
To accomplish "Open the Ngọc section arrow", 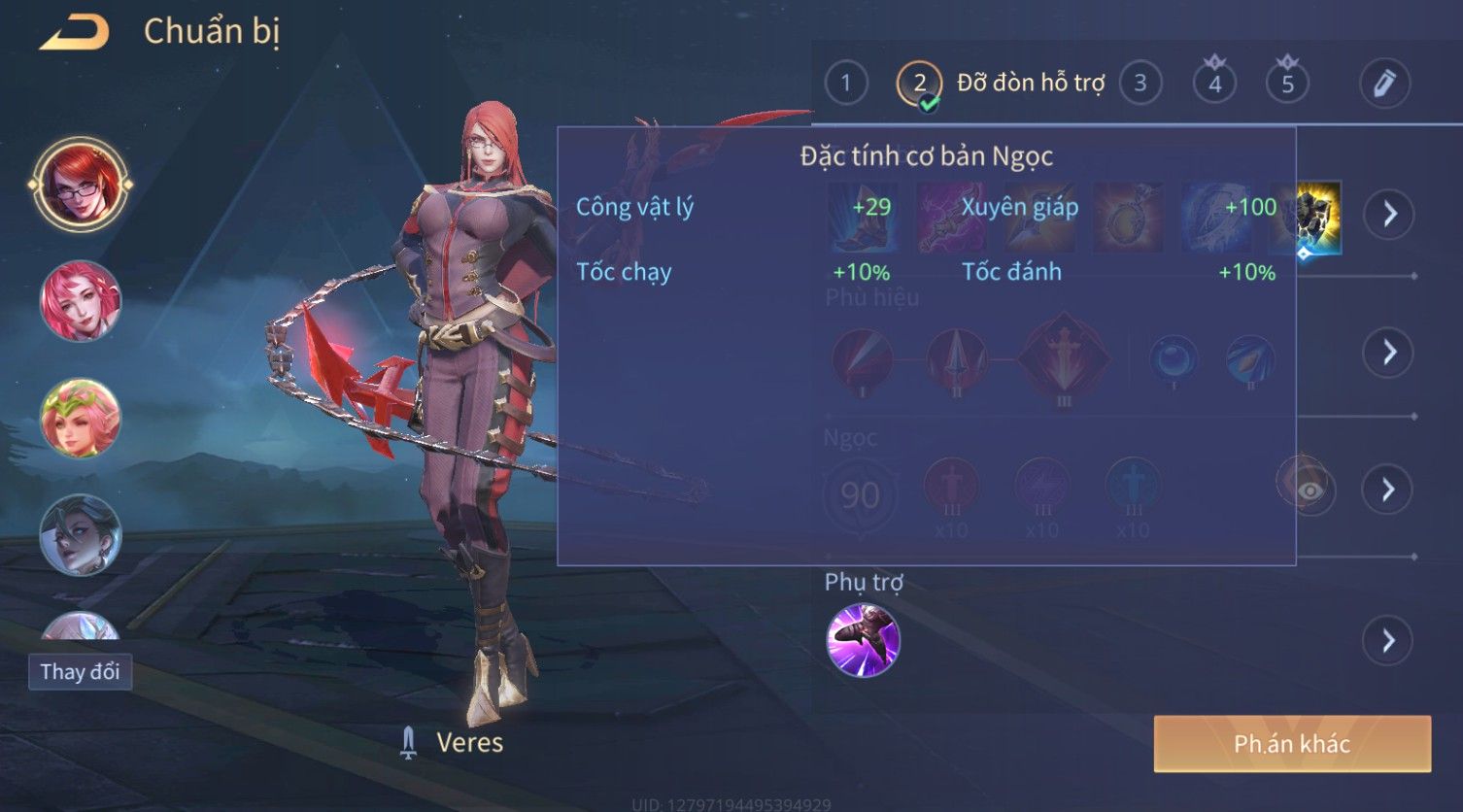I will (x=1389, y=489).
